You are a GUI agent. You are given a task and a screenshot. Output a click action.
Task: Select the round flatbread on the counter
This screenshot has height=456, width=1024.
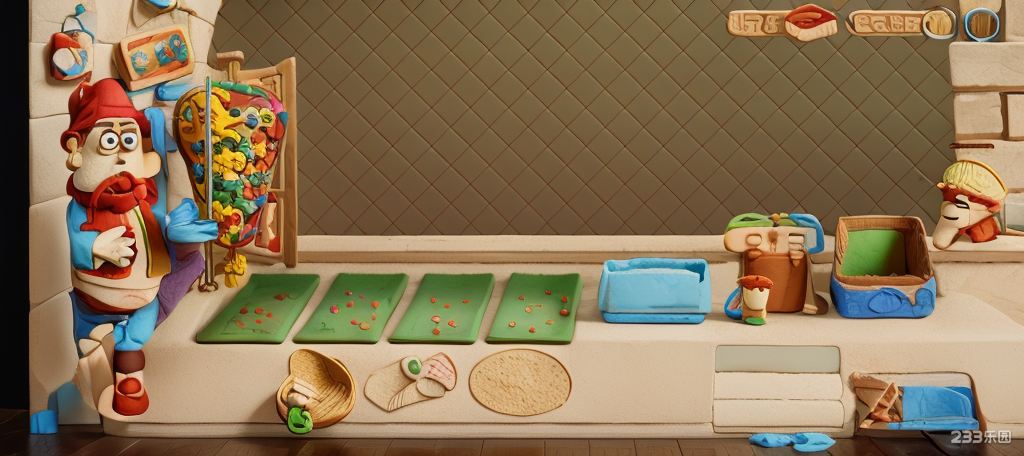tap(519, 381)
